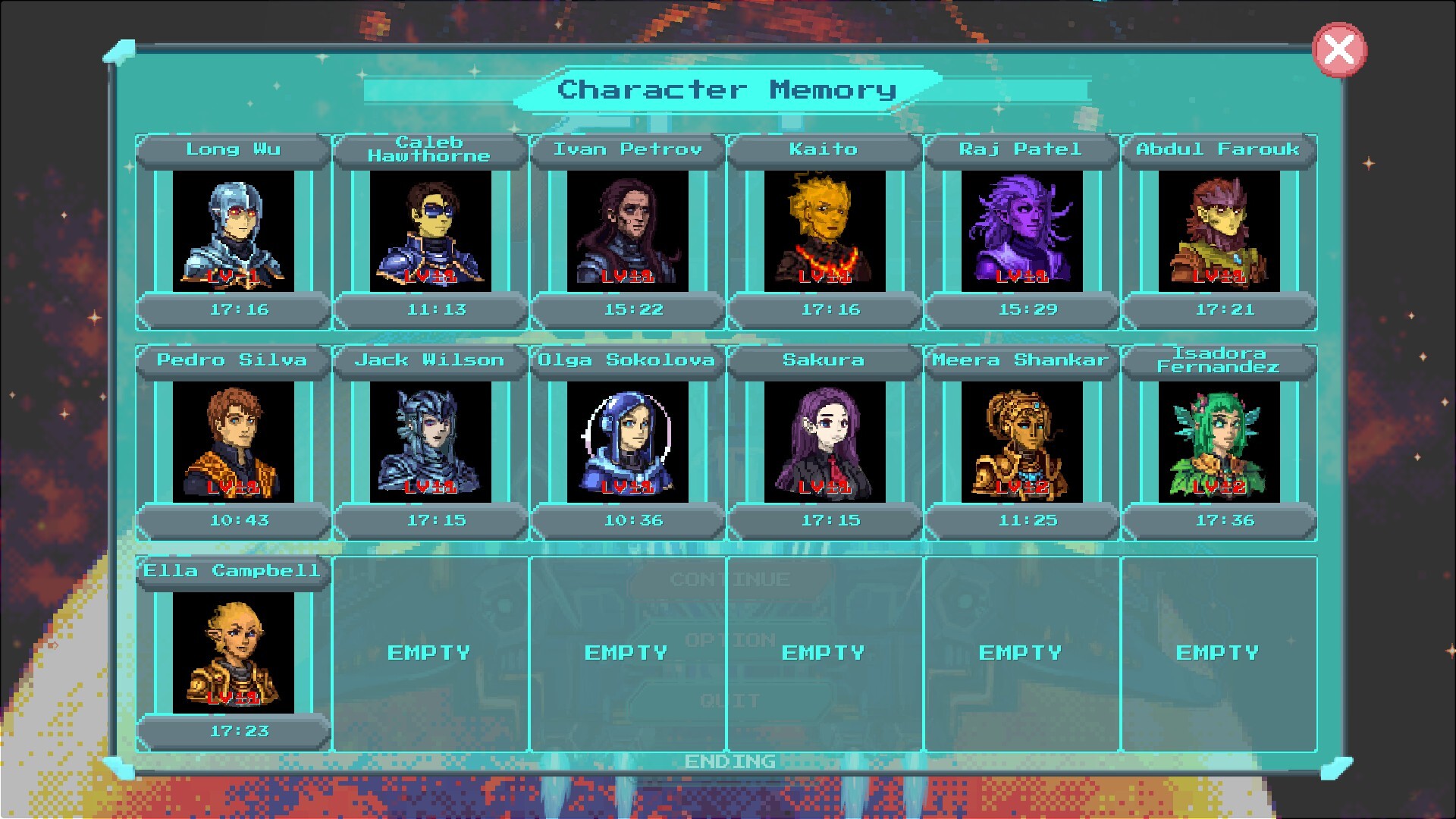Choose Jack Wilson's armored portrait
Viewport: 1456px width, 819px height.
(428, 442)
